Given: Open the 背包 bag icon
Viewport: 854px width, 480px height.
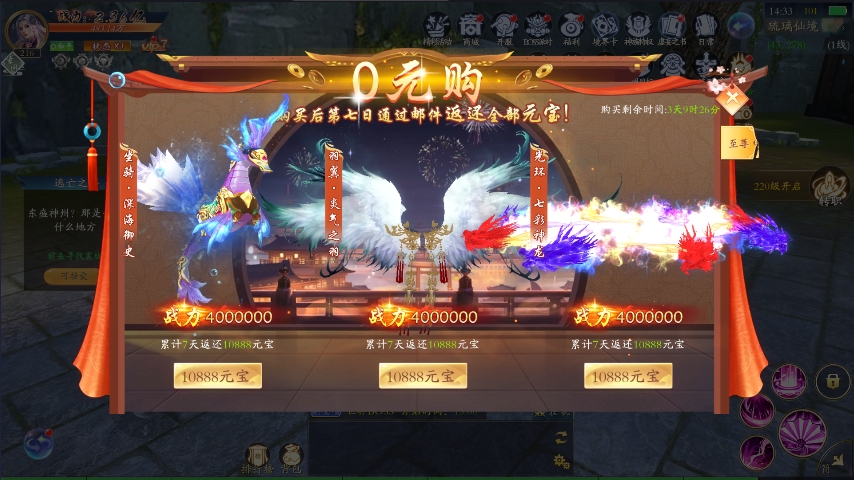Looking at the screenshot, I should 291,458.
